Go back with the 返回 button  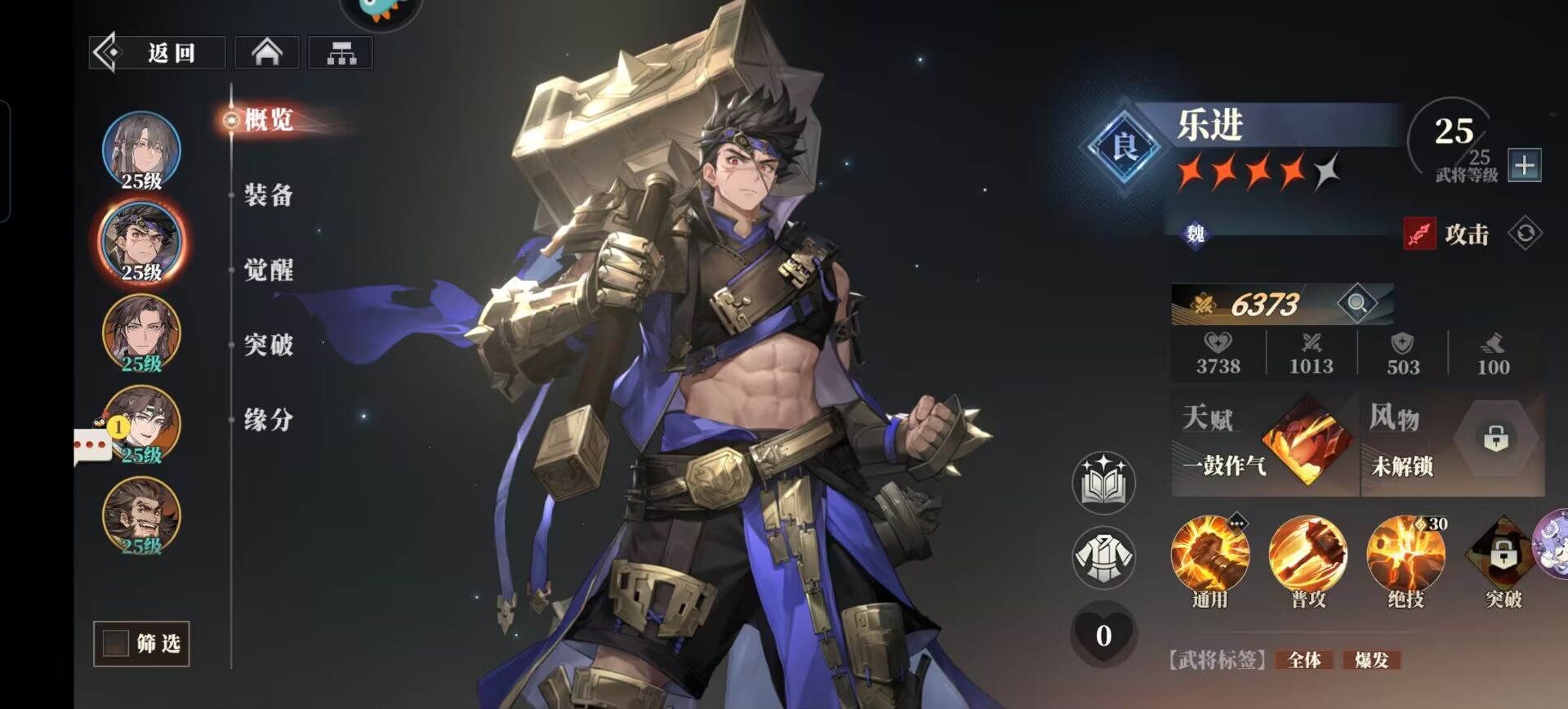click(x=157, y=53)
